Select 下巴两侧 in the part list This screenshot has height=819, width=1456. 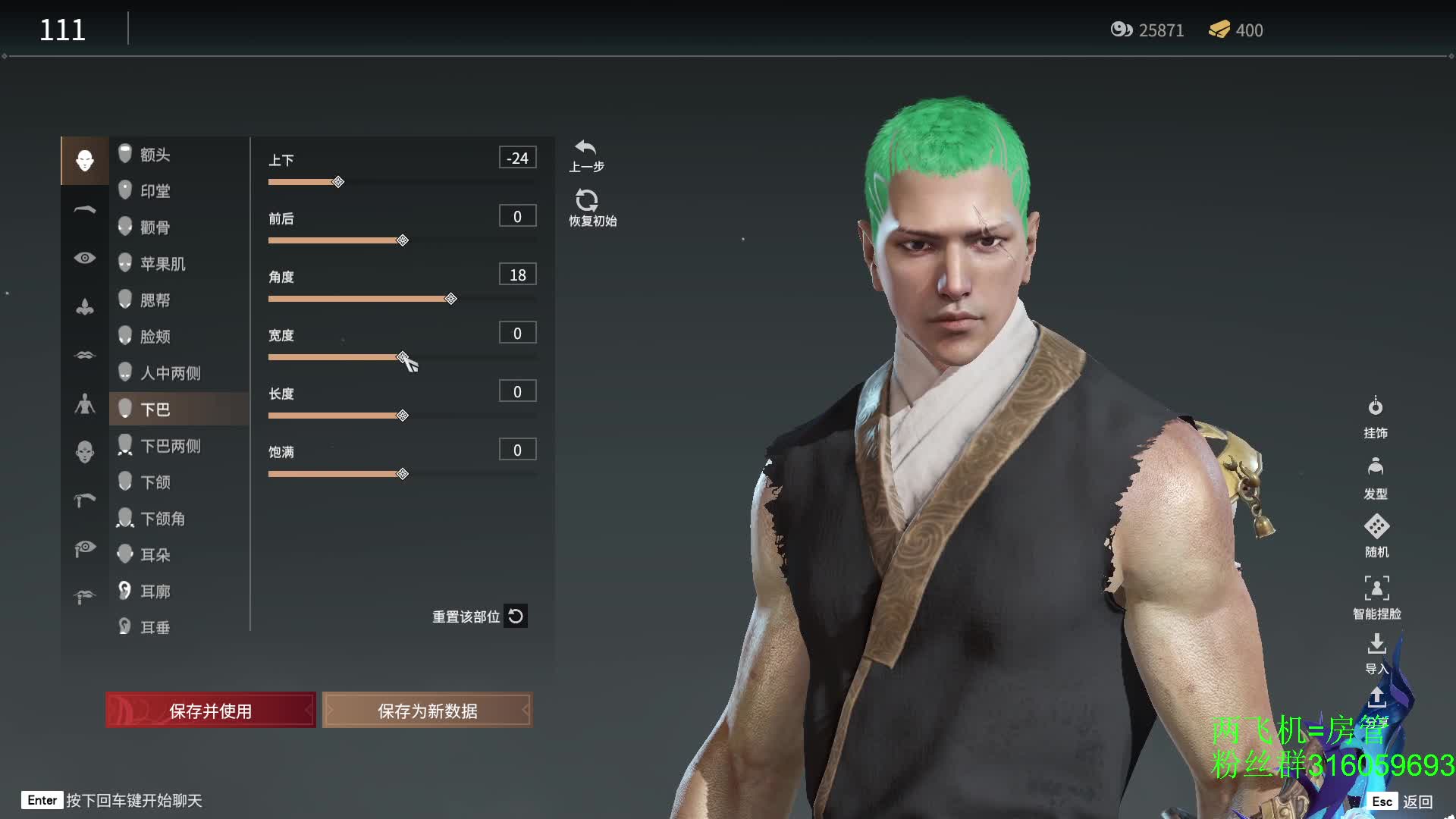pos(170,446)
